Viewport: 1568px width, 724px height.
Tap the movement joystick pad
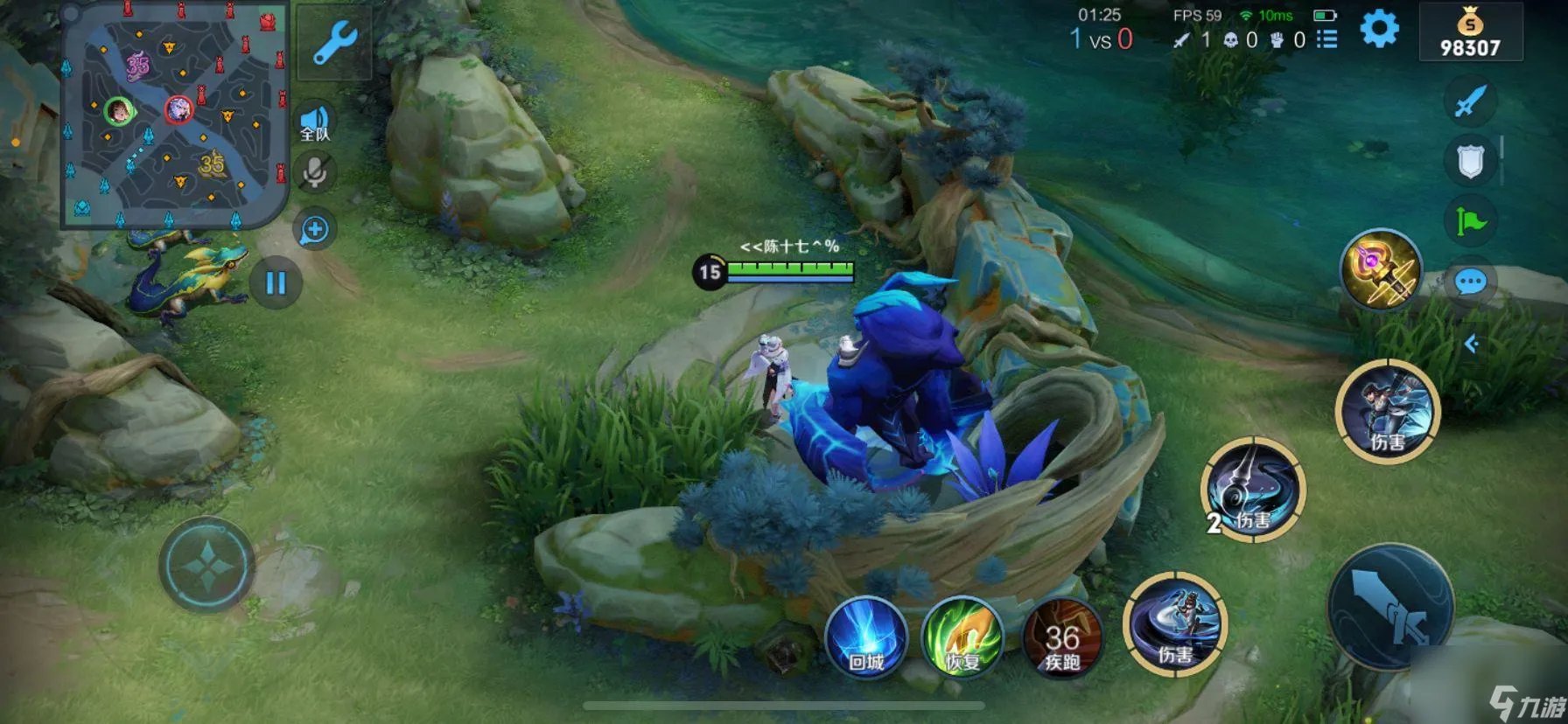[207, 564]
